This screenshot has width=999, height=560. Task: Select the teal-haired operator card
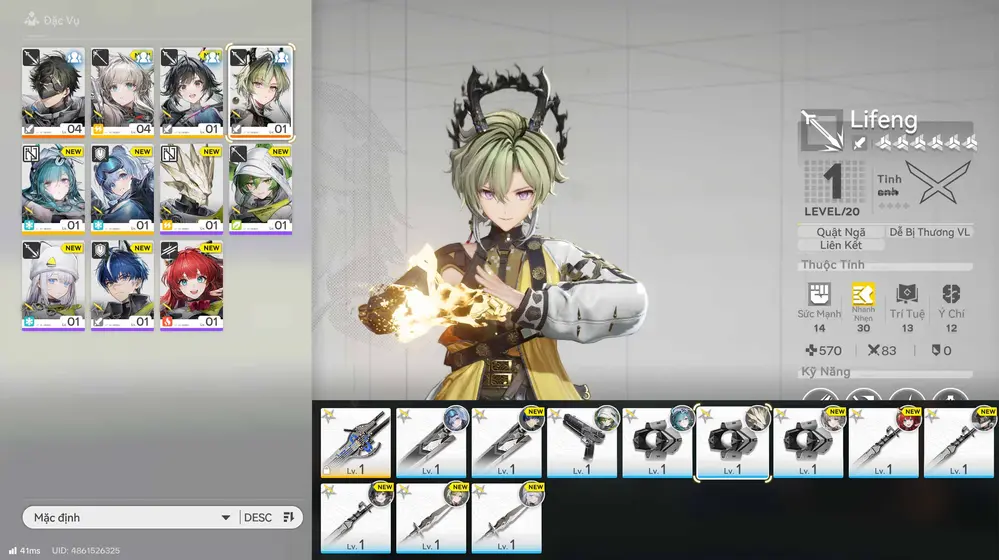pos(53,188)
